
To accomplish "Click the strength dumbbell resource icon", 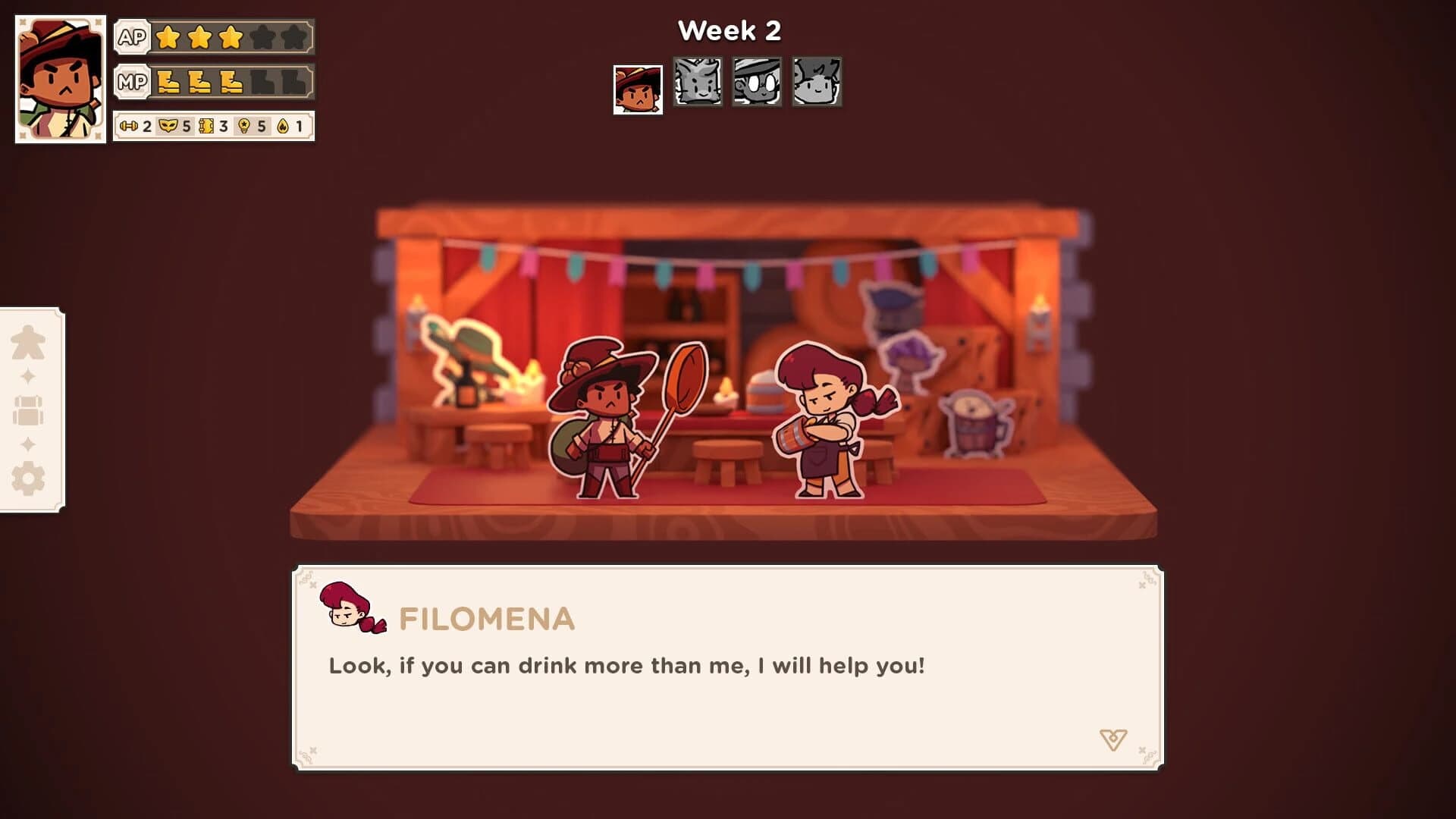I will [x=129, y=127].
